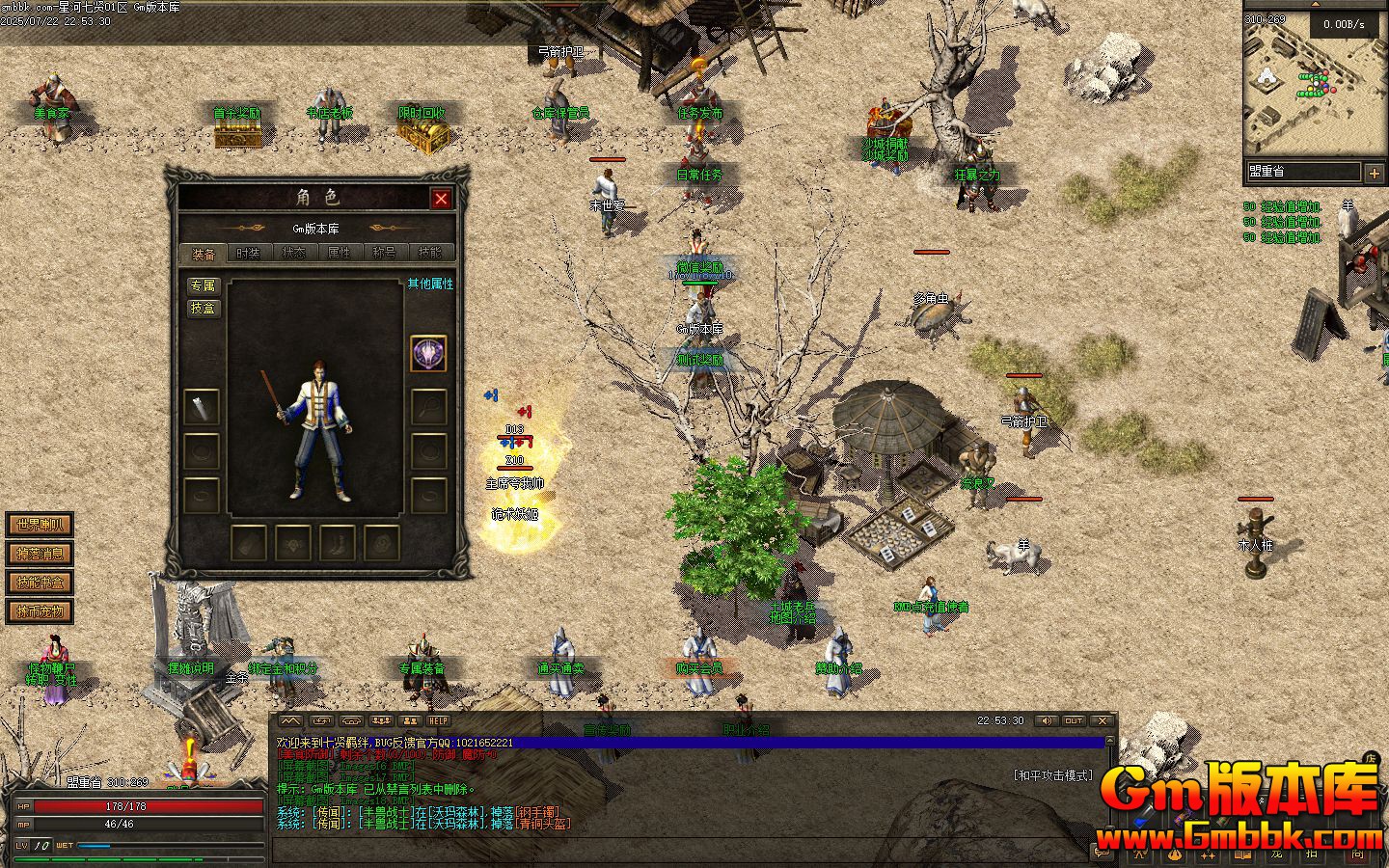The width and height of the screenshot is (1389, 868).
Task: Switch to the 技能 skills tab
Action: click(429, 254)
